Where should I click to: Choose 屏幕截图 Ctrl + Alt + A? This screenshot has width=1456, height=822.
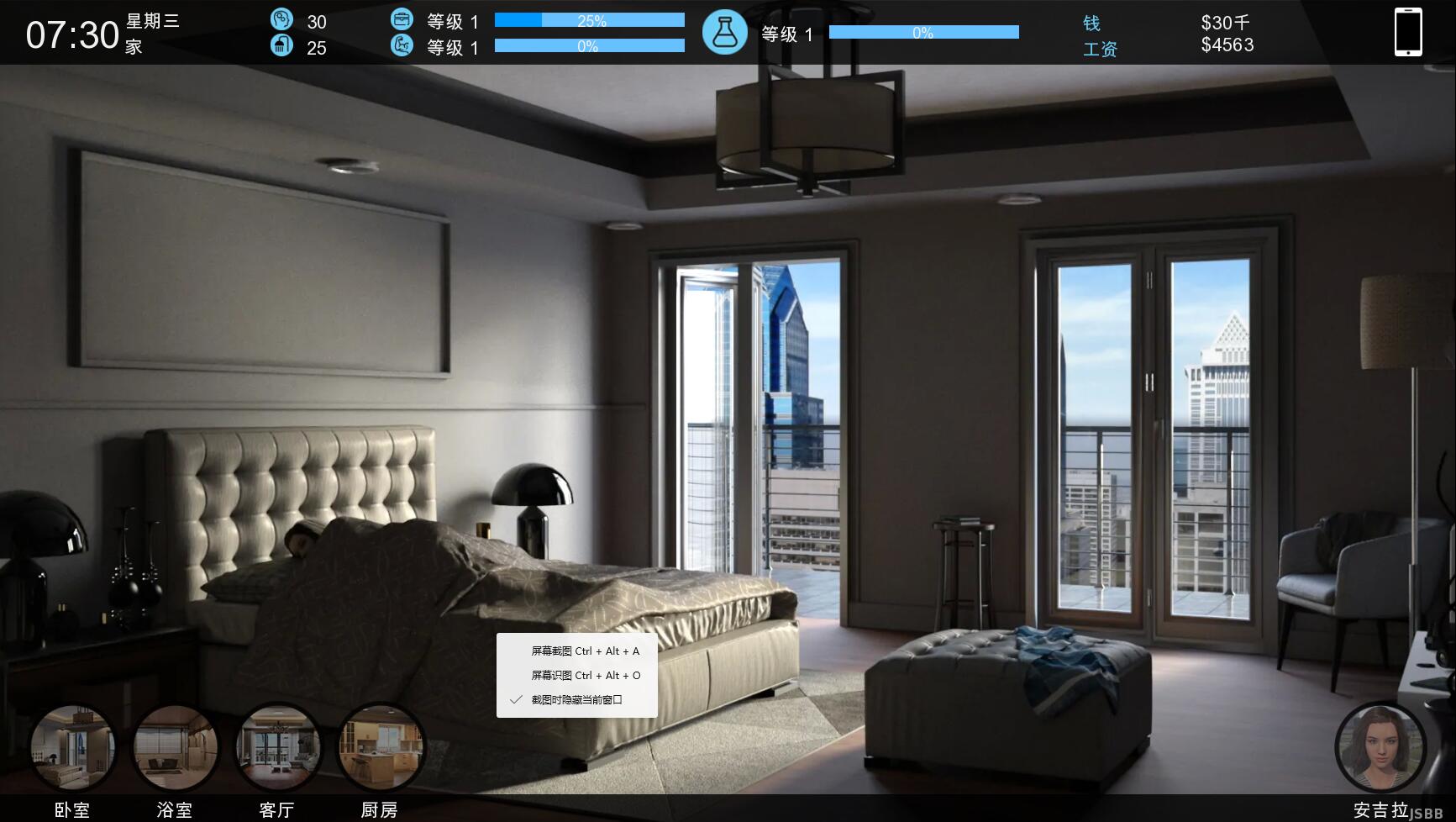pos(585,651)
